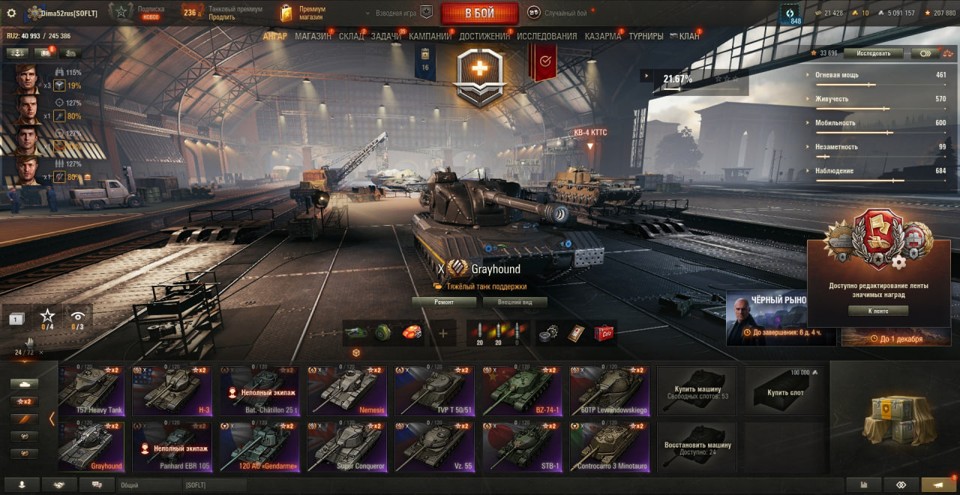960x495 pixels.
Task: Select the BZ-74-1 tank
Action: point(522,390)
